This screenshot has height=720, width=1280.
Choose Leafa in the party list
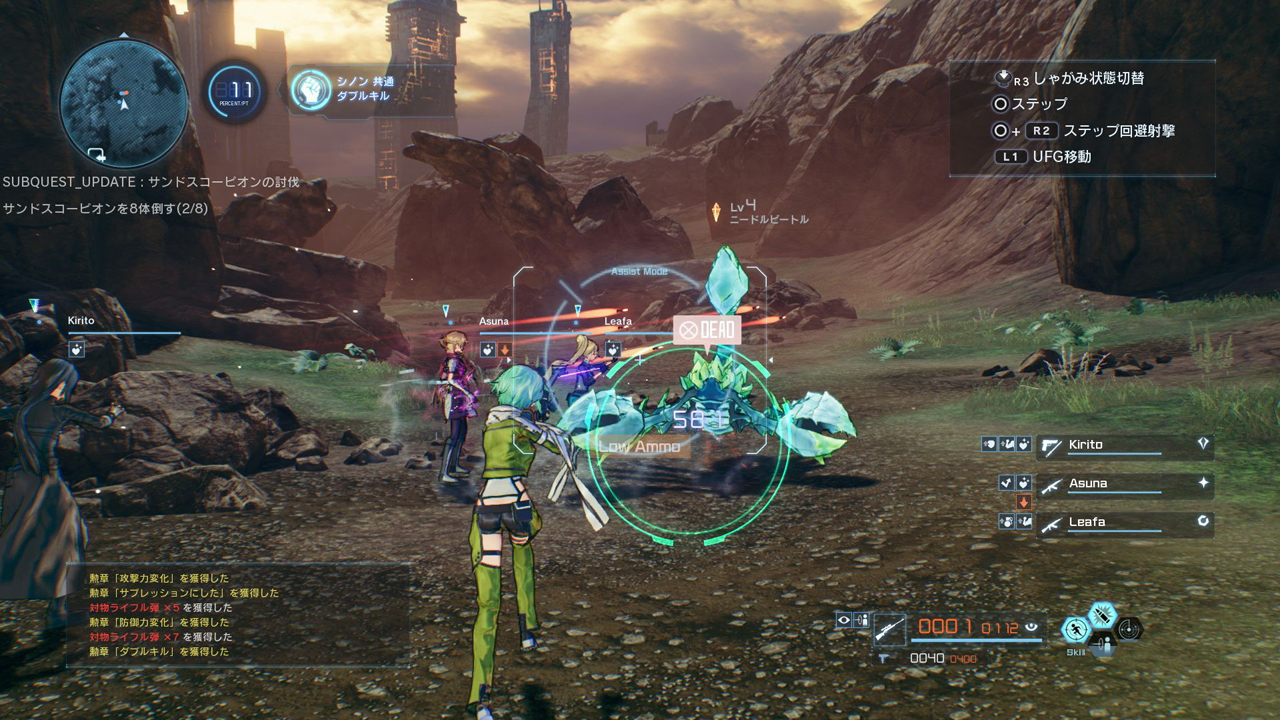coord(1124,522)
